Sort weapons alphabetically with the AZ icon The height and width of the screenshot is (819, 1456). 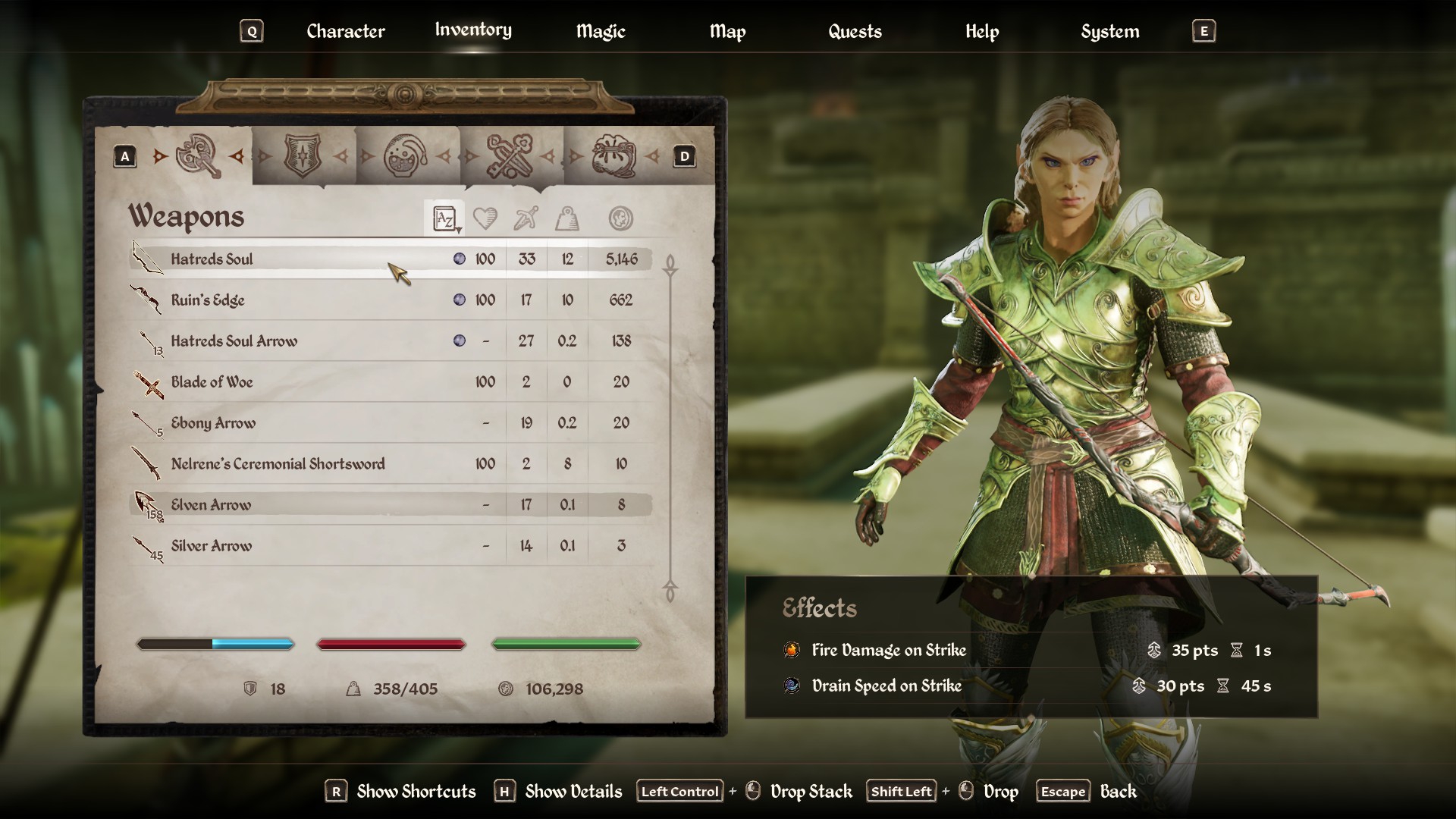coord(444,218)
